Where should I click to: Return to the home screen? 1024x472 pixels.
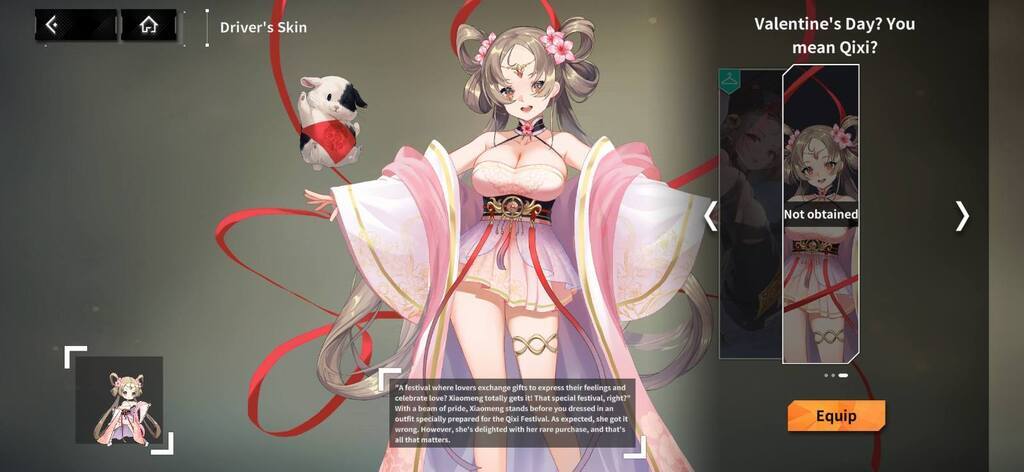point(148,26)
